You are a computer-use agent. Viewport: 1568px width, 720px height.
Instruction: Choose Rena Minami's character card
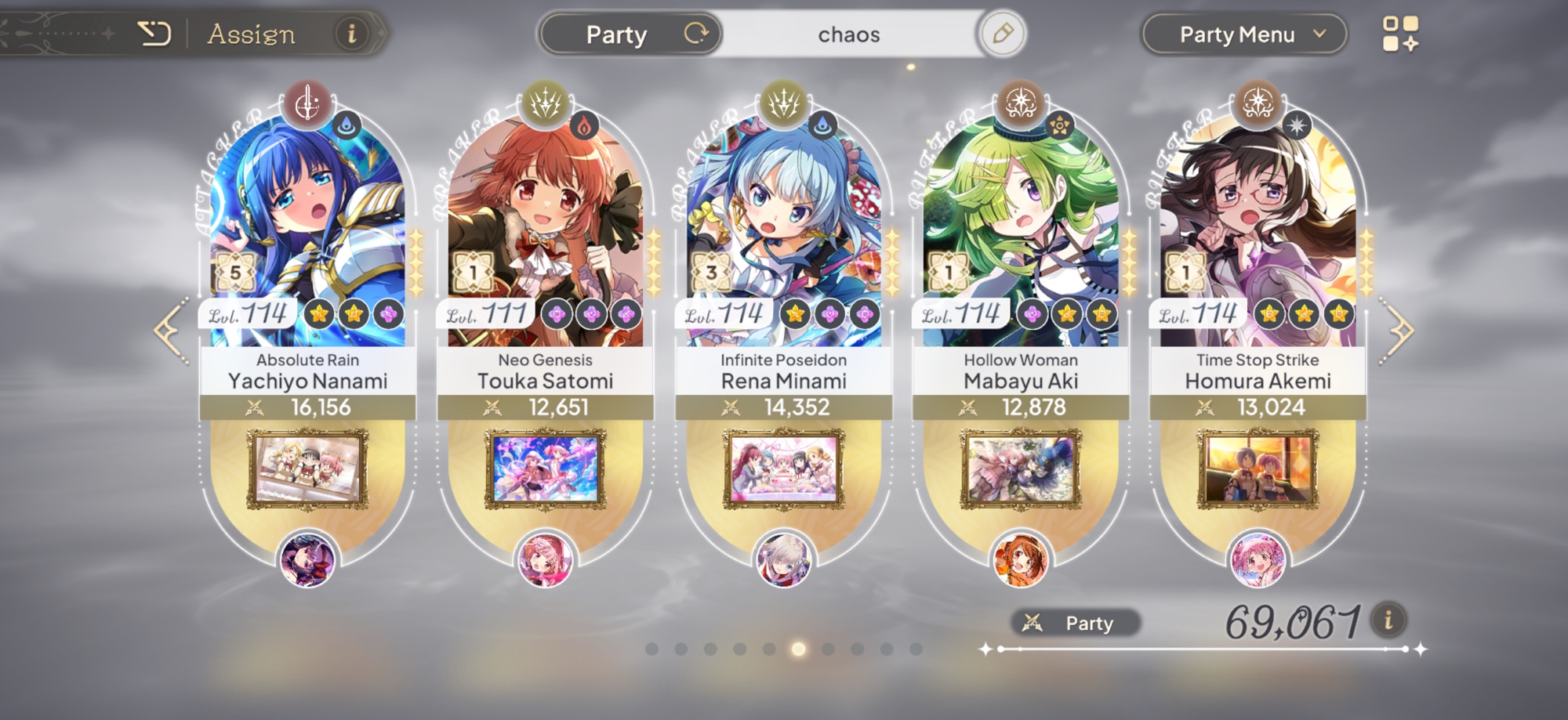(x=783, y=235)
